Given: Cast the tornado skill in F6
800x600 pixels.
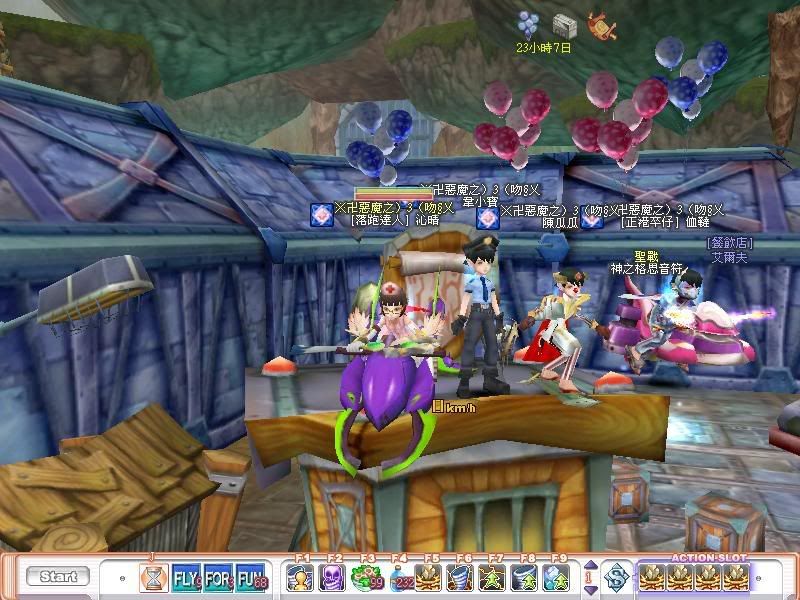Looking at the screenshot, I should (x=463, y=577).
